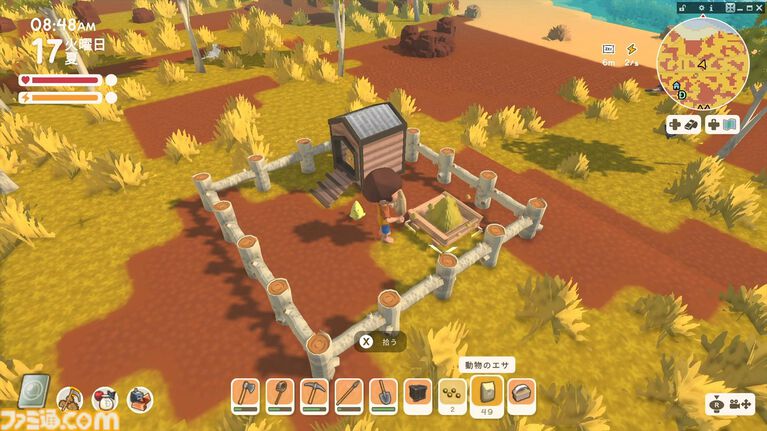767x431 pixels.
Task: Choose the bread item slot
Action: coord(521,396)
